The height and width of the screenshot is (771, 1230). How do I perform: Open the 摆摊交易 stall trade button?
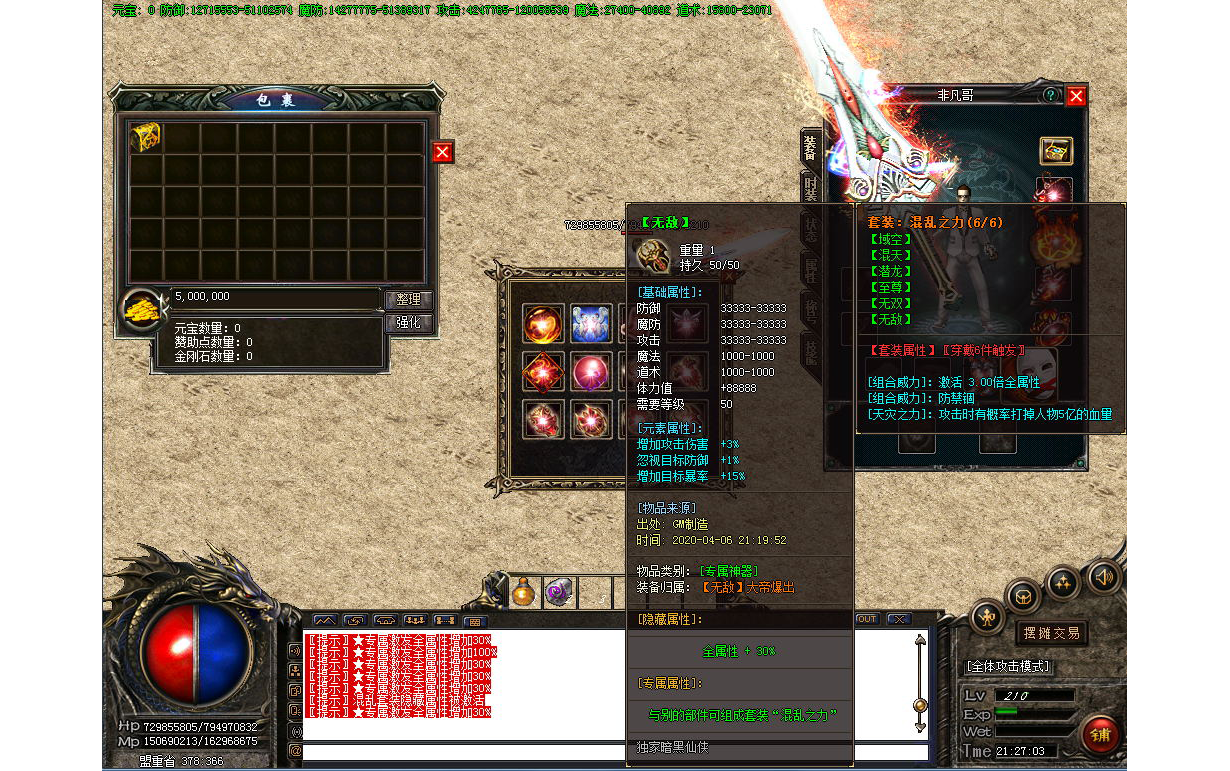click(1051, 633)
